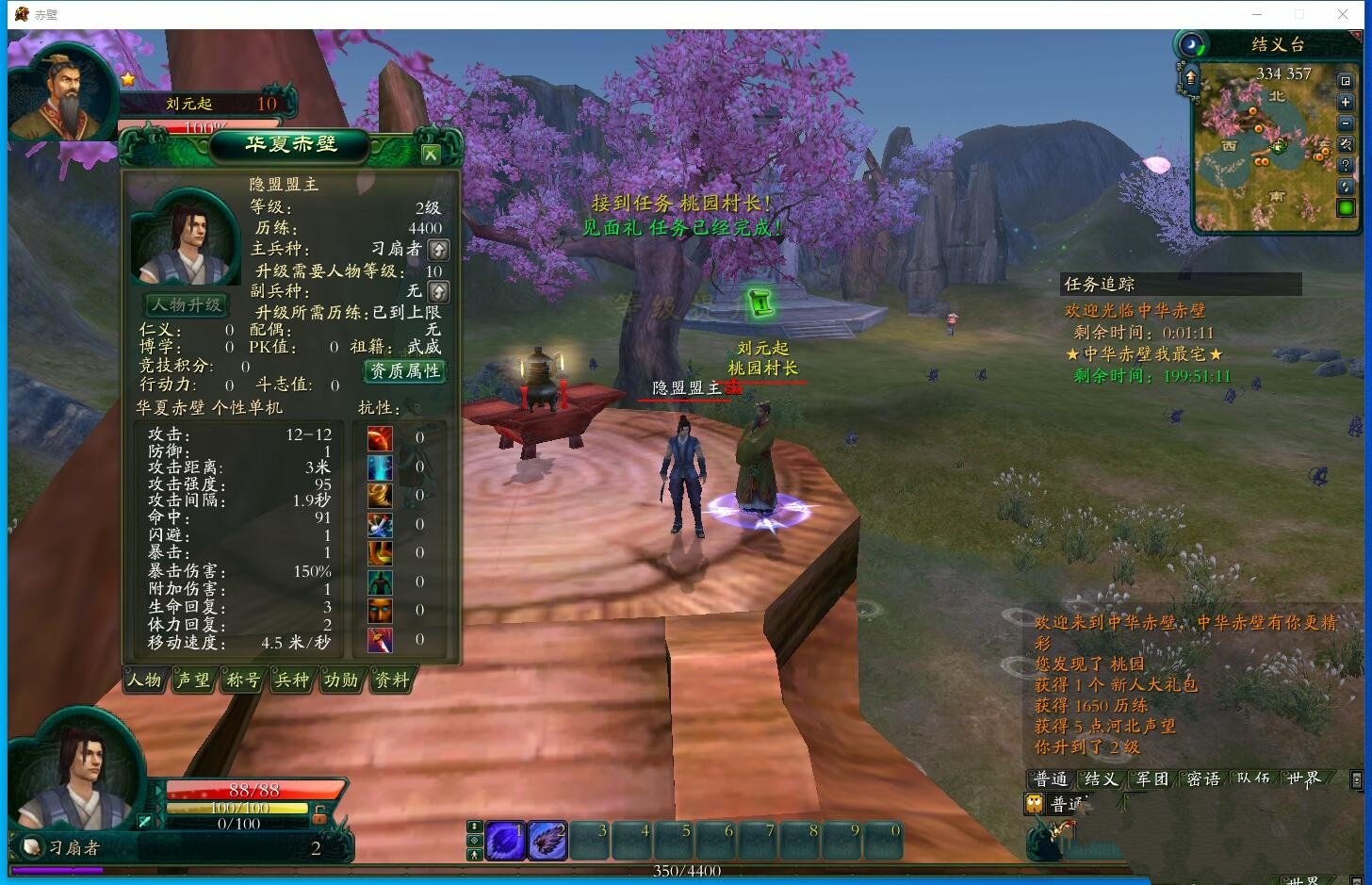Use the purple feather skill in slot 2
The height and width of the screenshot is (885, 1372).
(547, 840)
